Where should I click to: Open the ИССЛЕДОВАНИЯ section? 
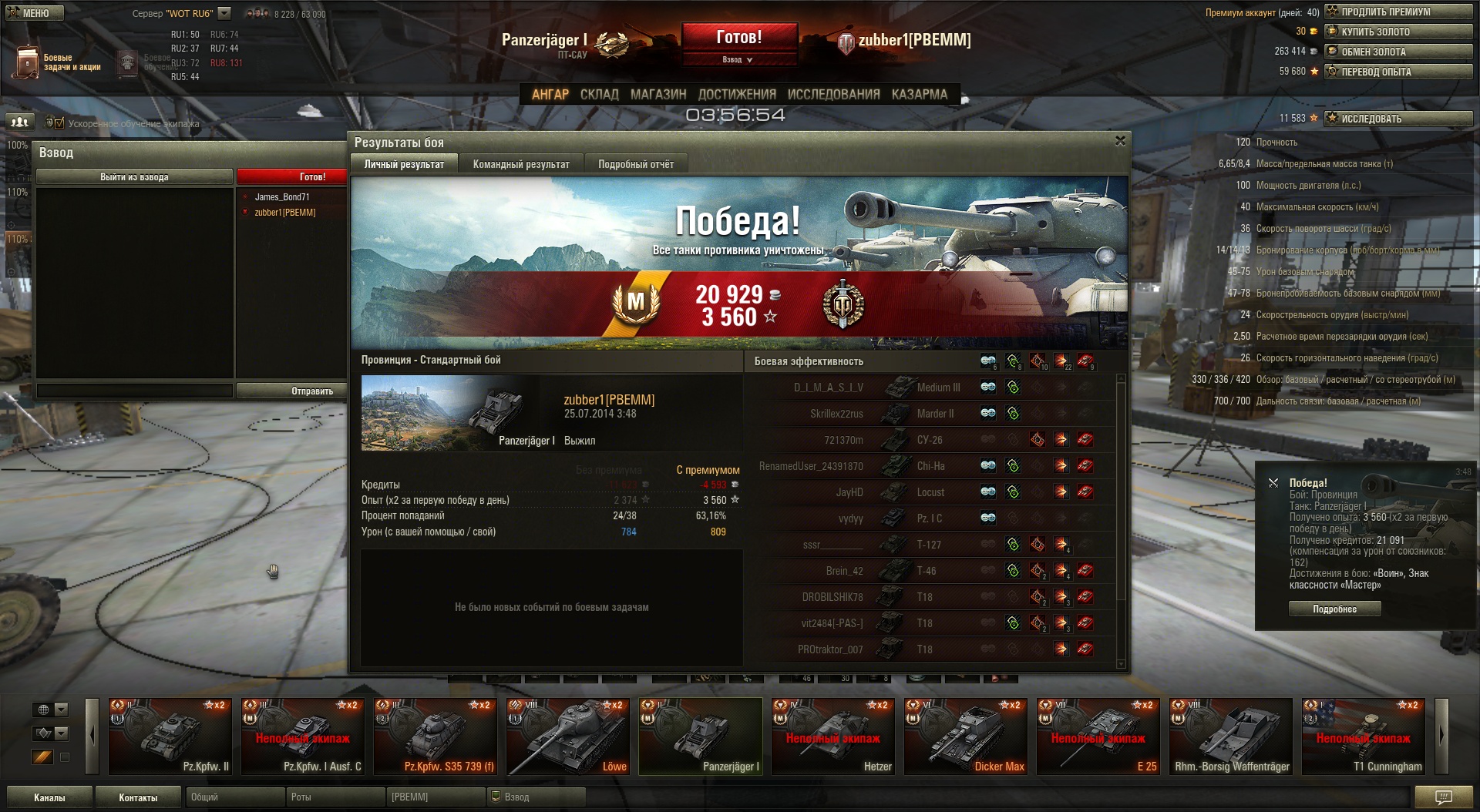833,94
